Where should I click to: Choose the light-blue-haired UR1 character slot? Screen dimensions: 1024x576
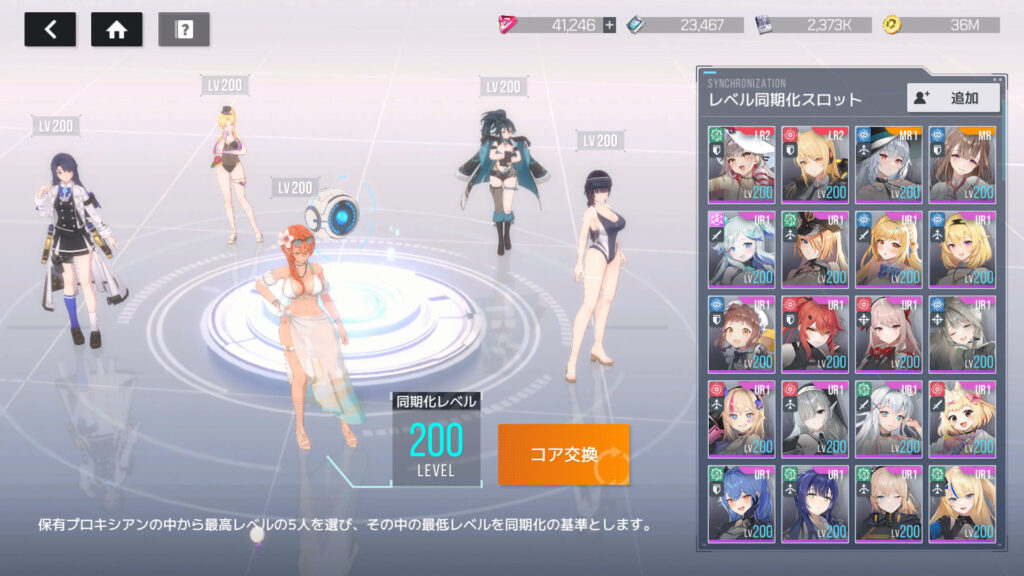[741, 250]
